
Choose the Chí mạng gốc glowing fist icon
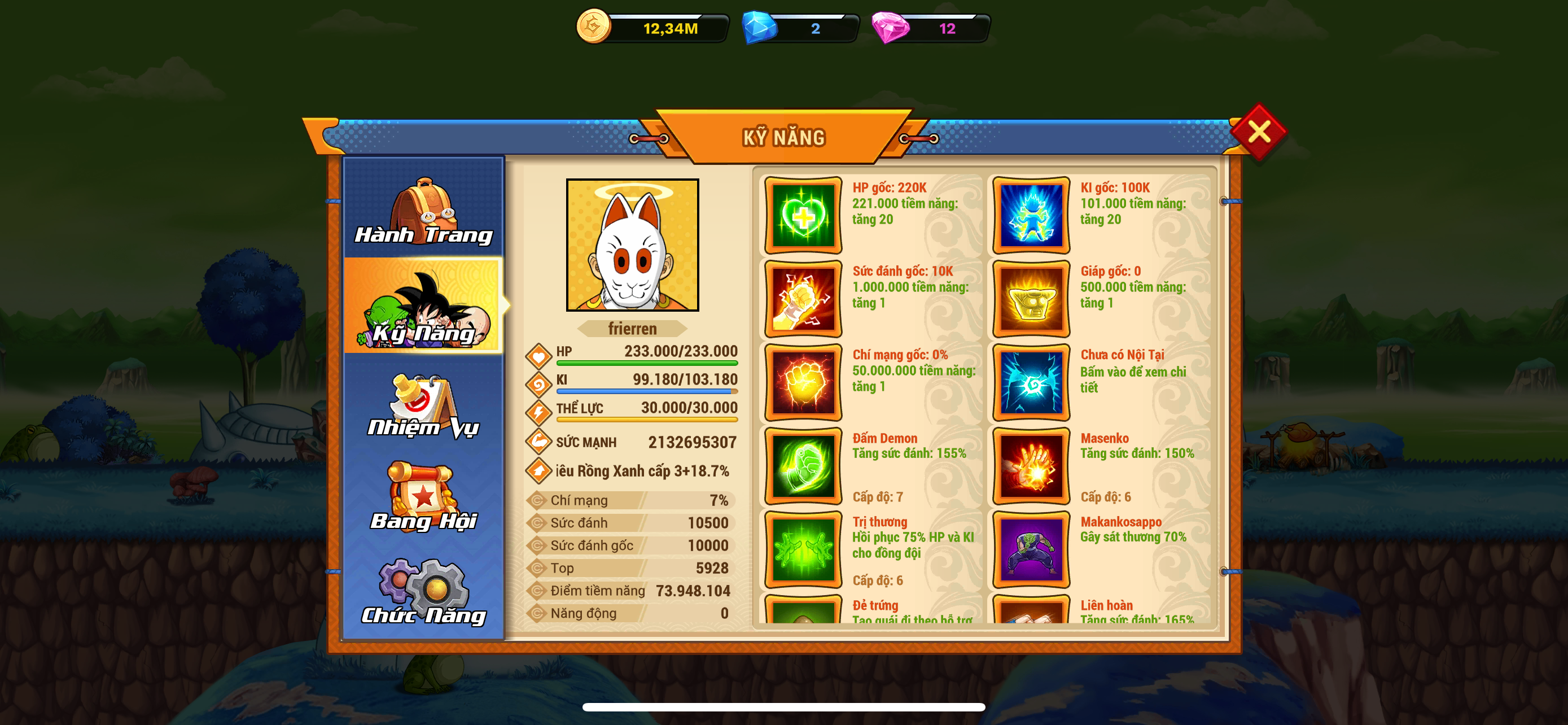[x=803, y=382]
